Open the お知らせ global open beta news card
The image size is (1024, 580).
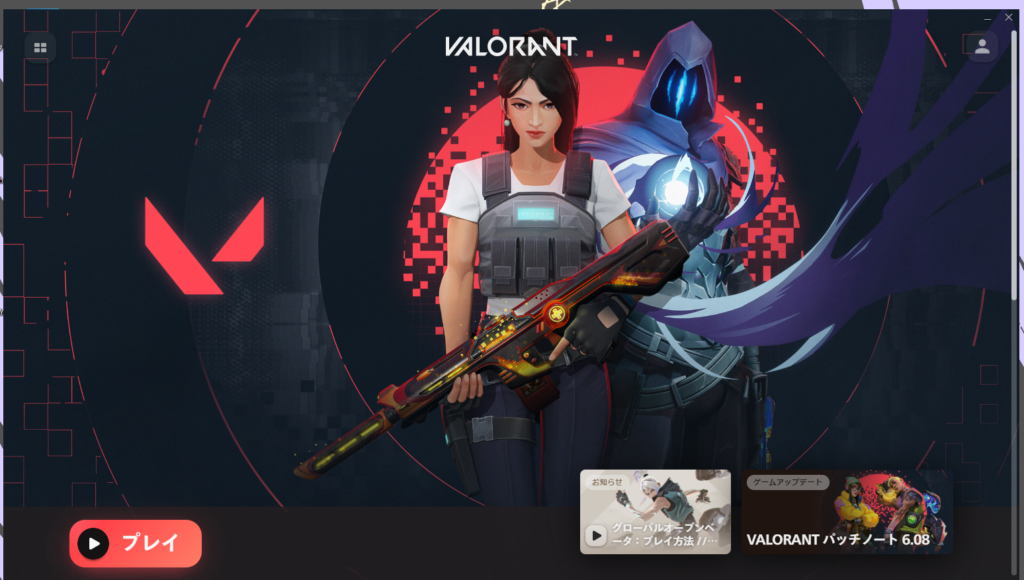(x=655, y=512)
